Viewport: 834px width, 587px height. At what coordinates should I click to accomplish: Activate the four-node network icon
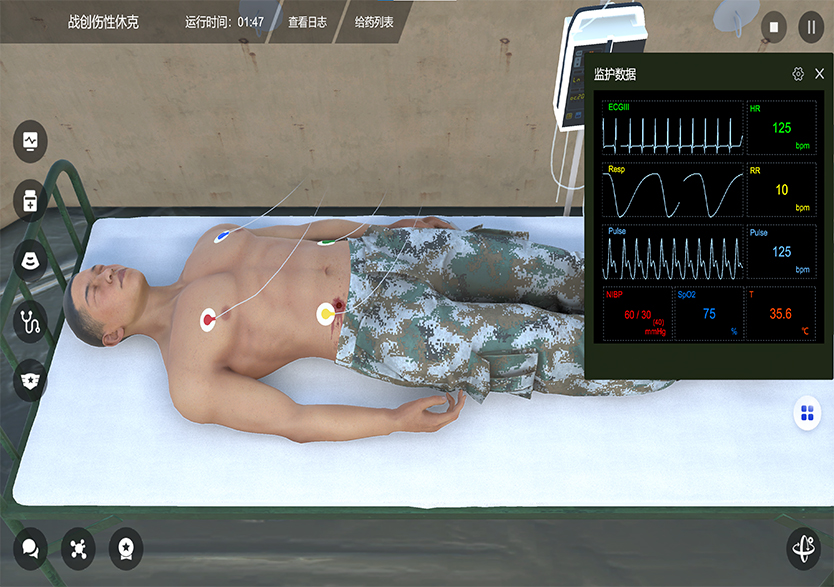point(78,547)
